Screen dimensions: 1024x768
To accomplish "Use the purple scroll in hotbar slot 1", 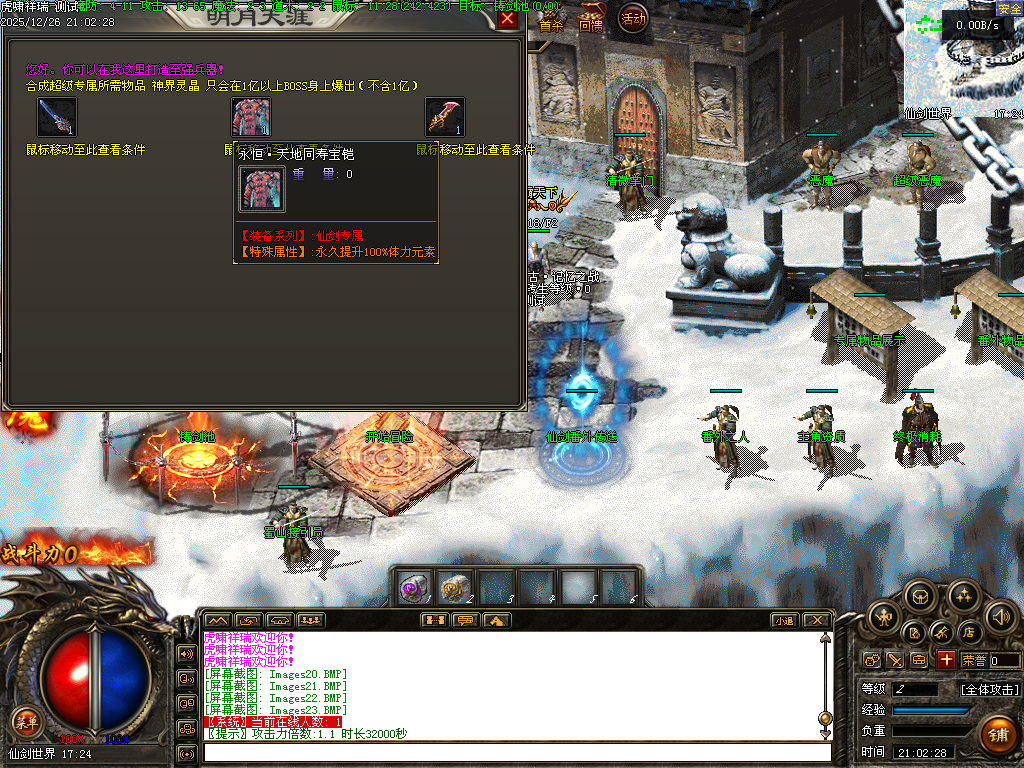I will pyautogui.click(x=414, y=587).
